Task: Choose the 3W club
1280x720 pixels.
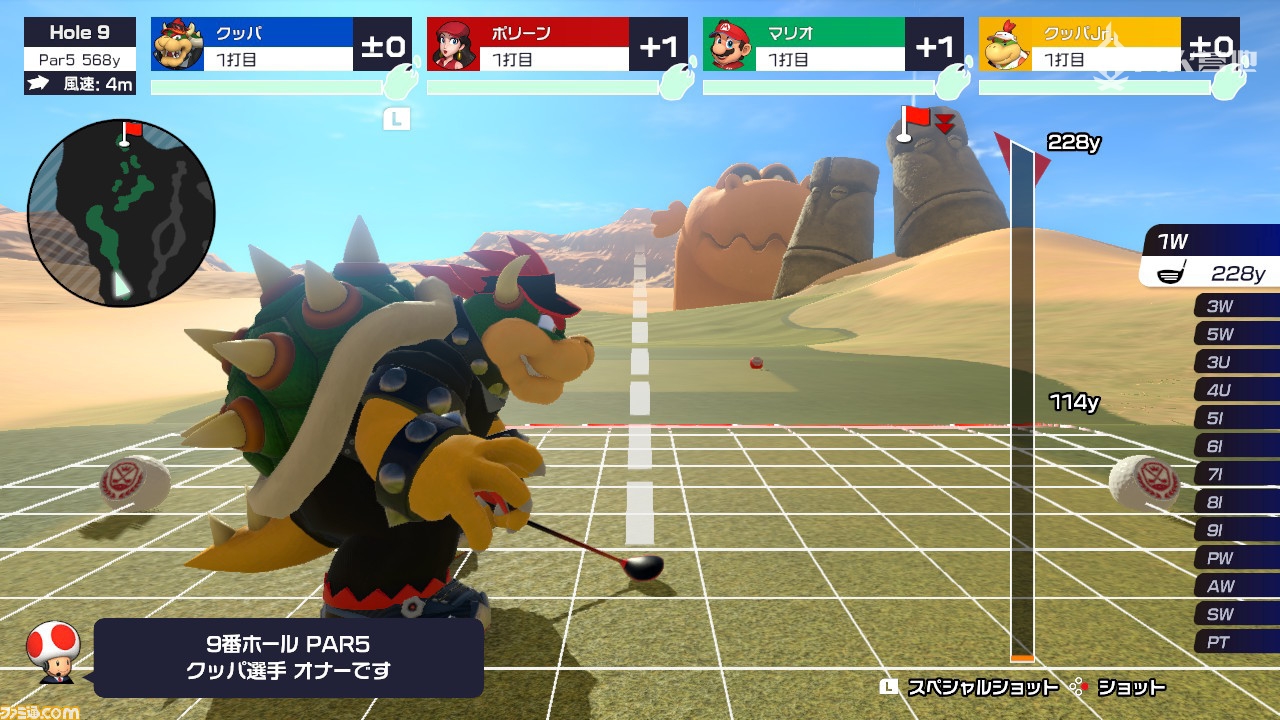Action: coord(1236,307)
